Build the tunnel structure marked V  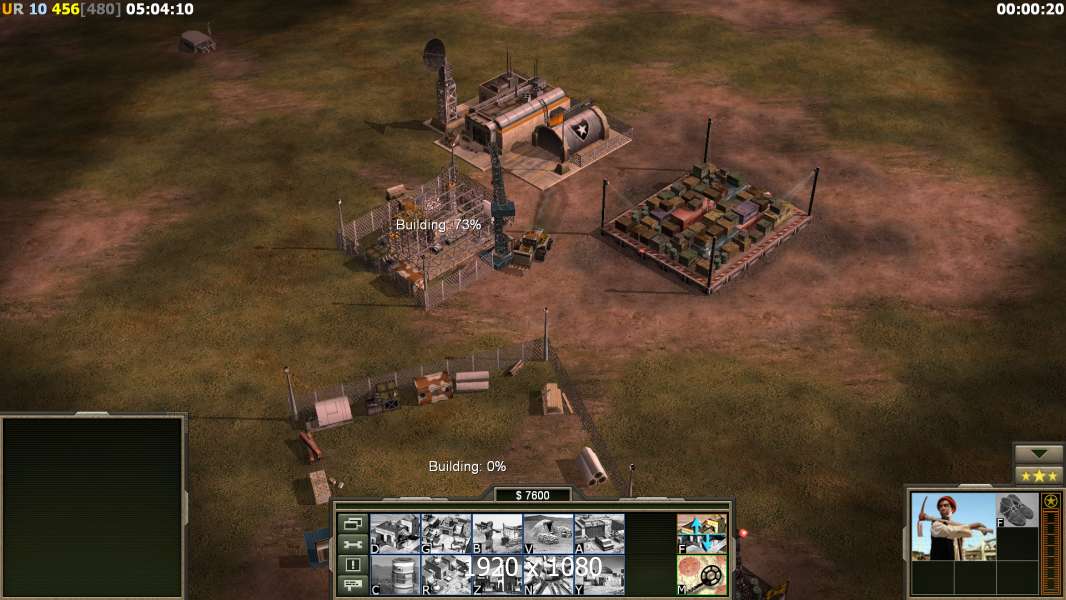pyautogui.click(x=548, y=533)
